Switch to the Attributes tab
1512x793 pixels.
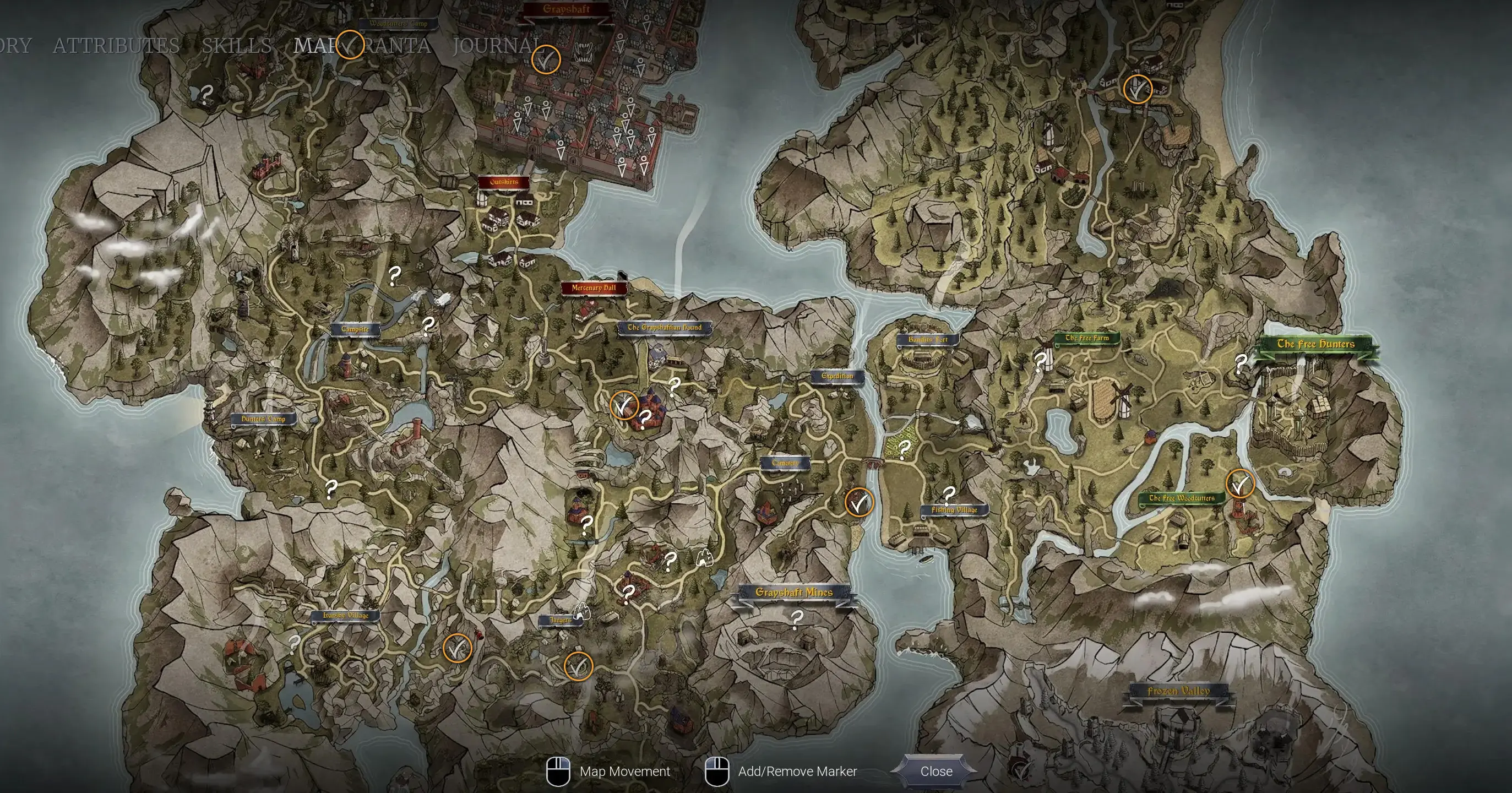click(116, 45)
